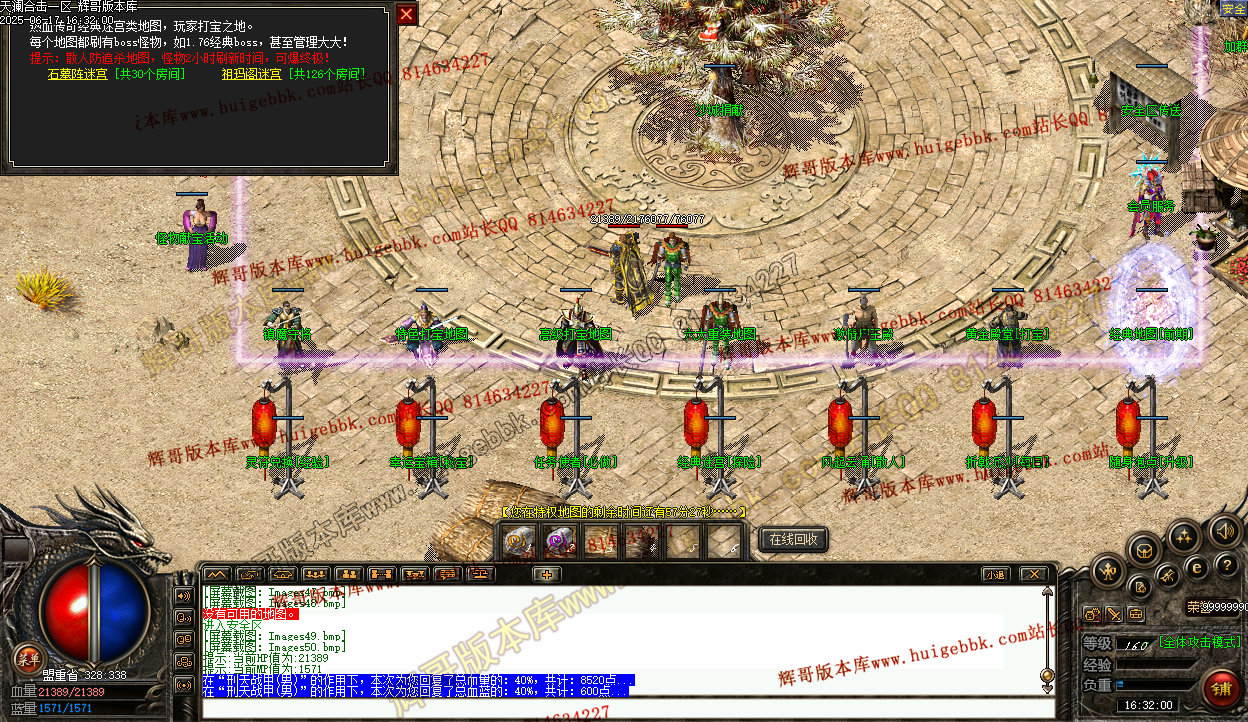Viewport: 1248px width, 722px height.
Task: Click the small crossed-sword icon button
Action: (x=1114, y=614)
